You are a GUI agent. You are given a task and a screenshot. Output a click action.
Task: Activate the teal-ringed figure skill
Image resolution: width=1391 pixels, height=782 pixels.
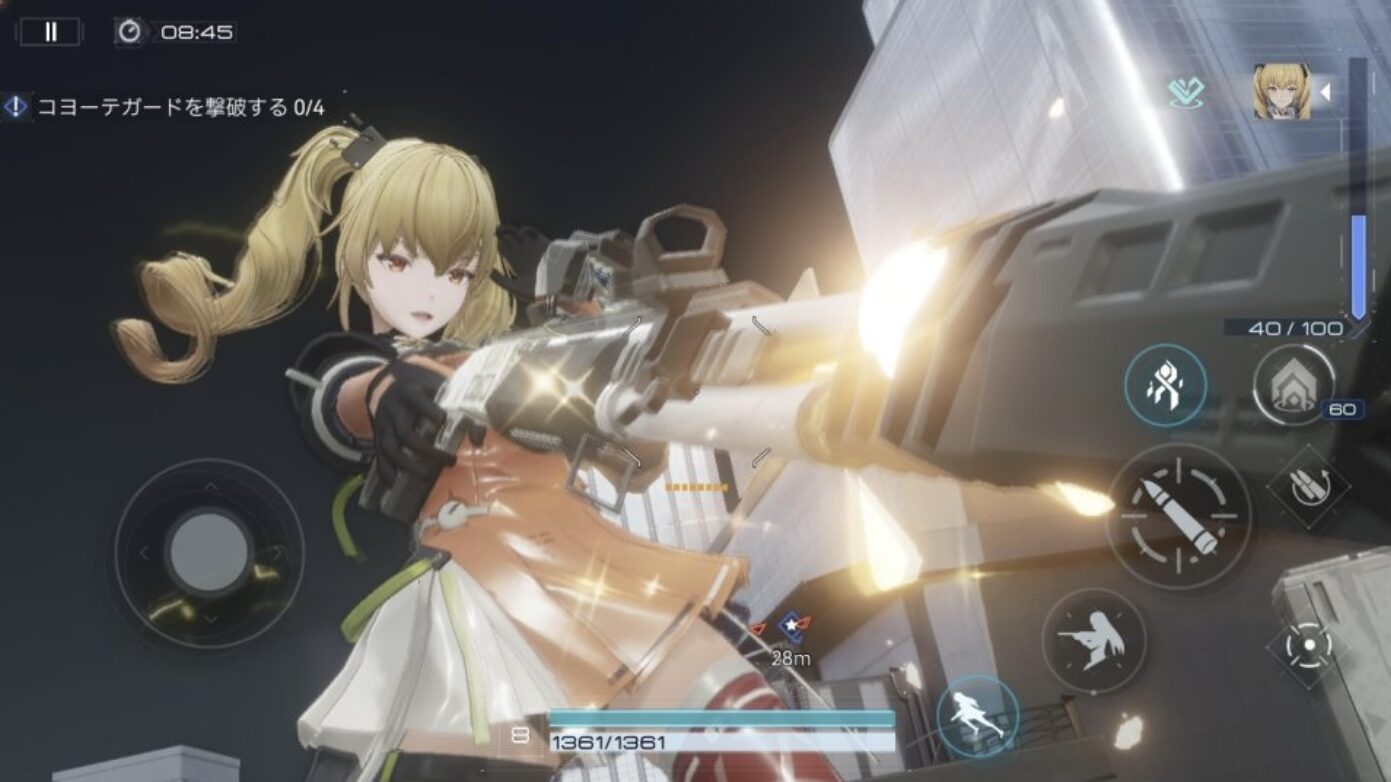click(1164, 385)
